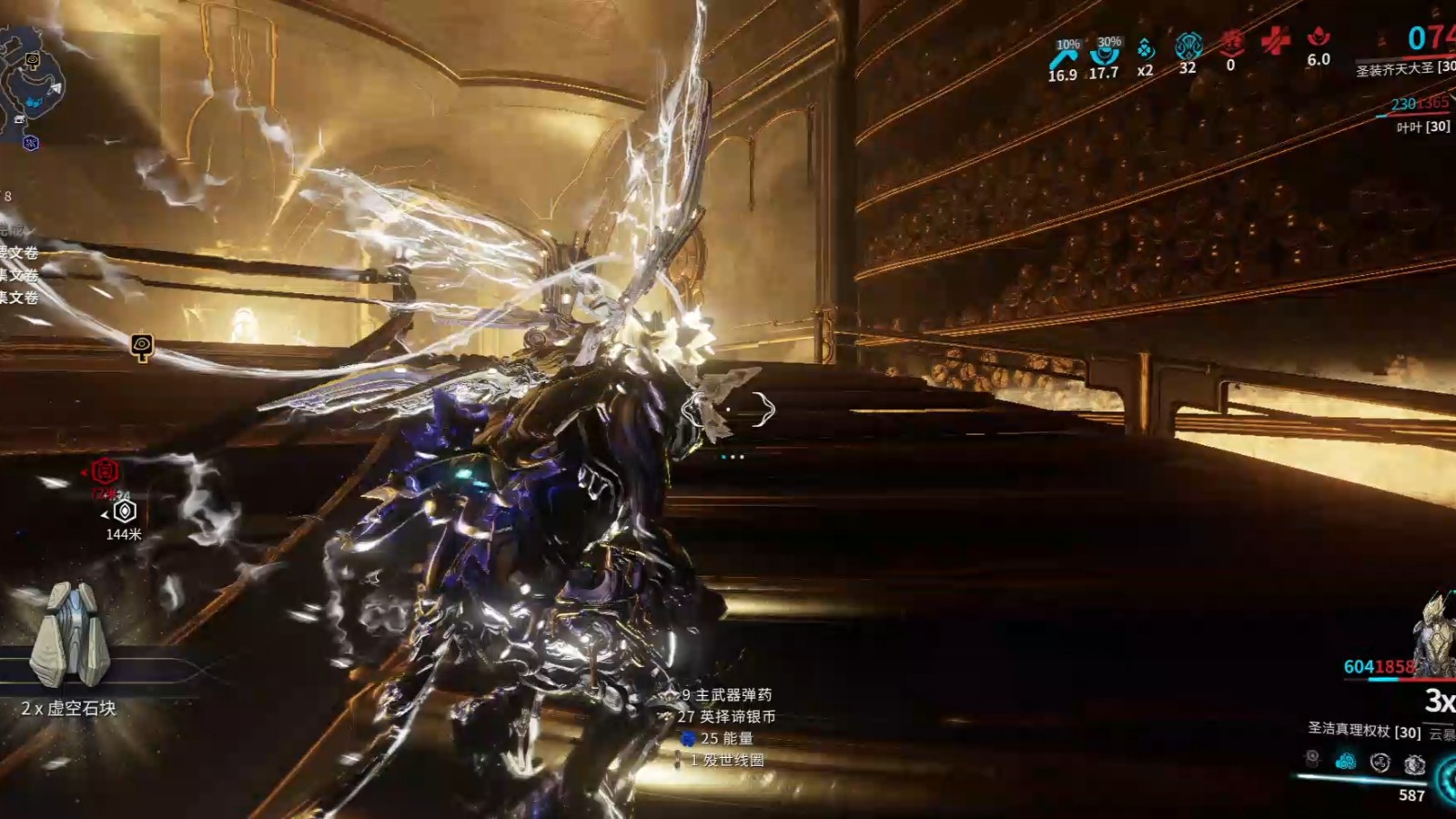1456x819 pixels.
Task: Activate the highlighted blue cloud ability
Action: pyautogui.click(x=1345, y=761)
